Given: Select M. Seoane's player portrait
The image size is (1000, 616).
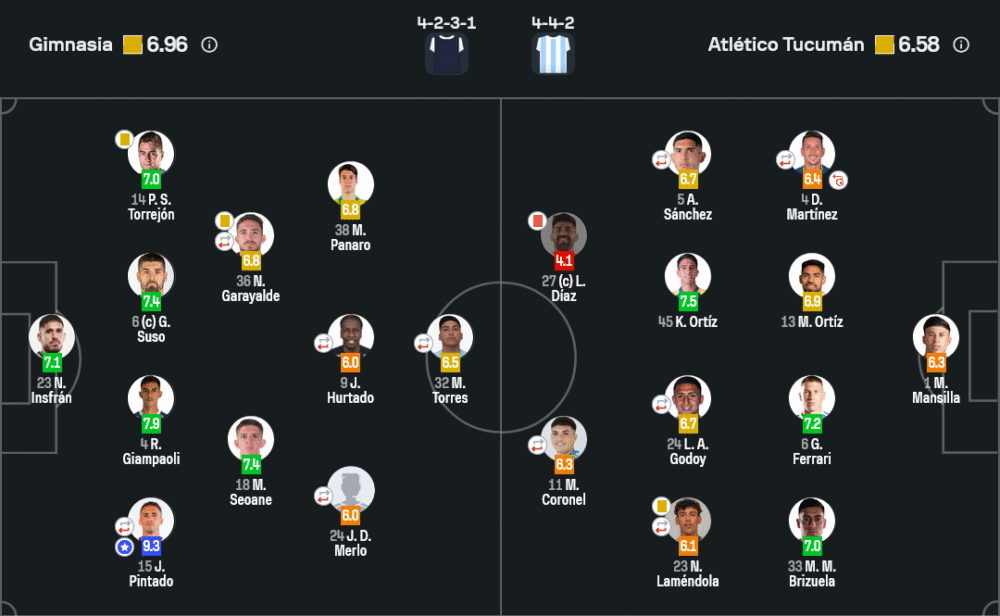Looking at the screenshot, I should 251,438.
